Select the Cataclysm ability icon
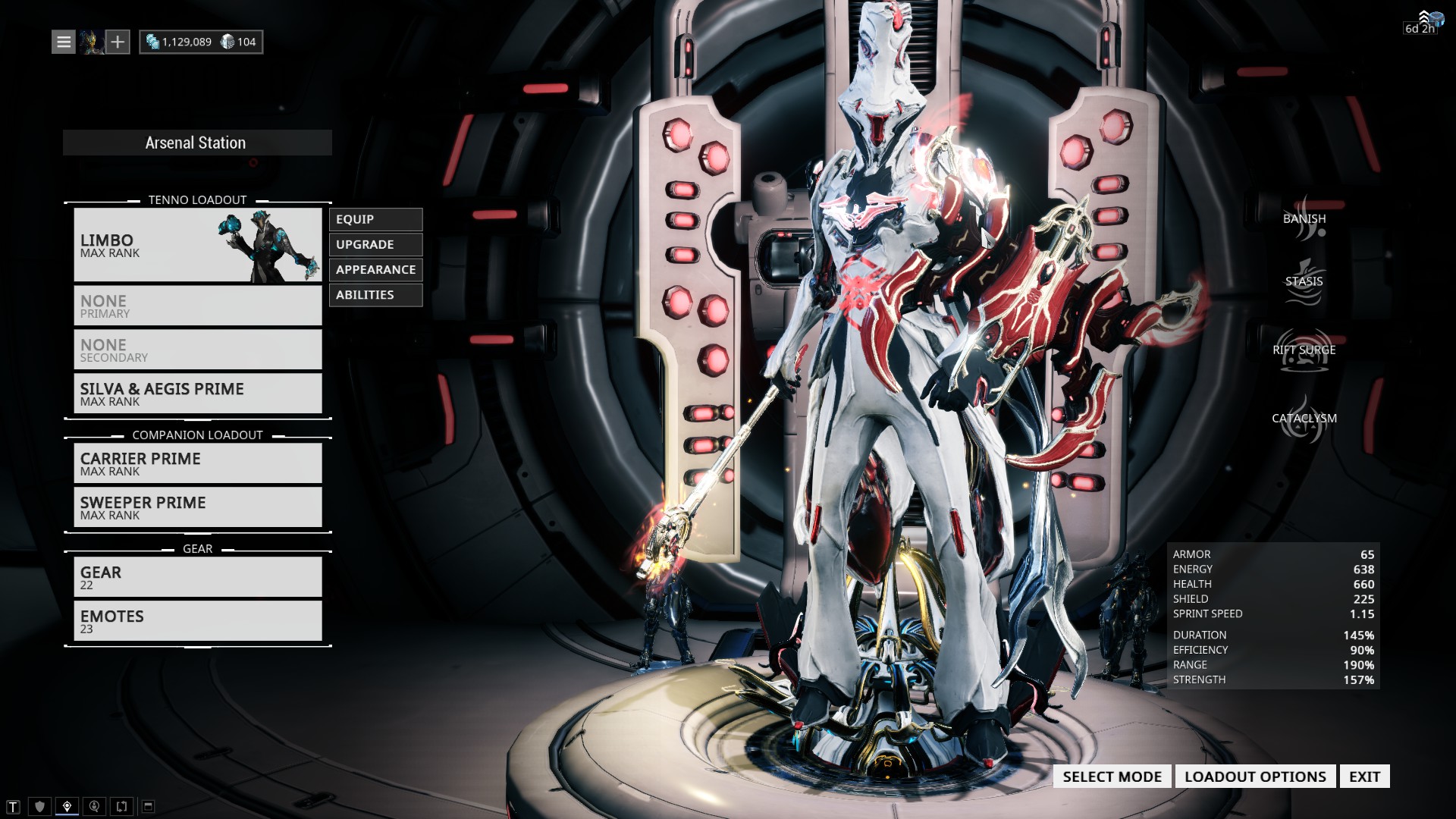Screen dimensions: 1456x819 (x=1304, y=419)
